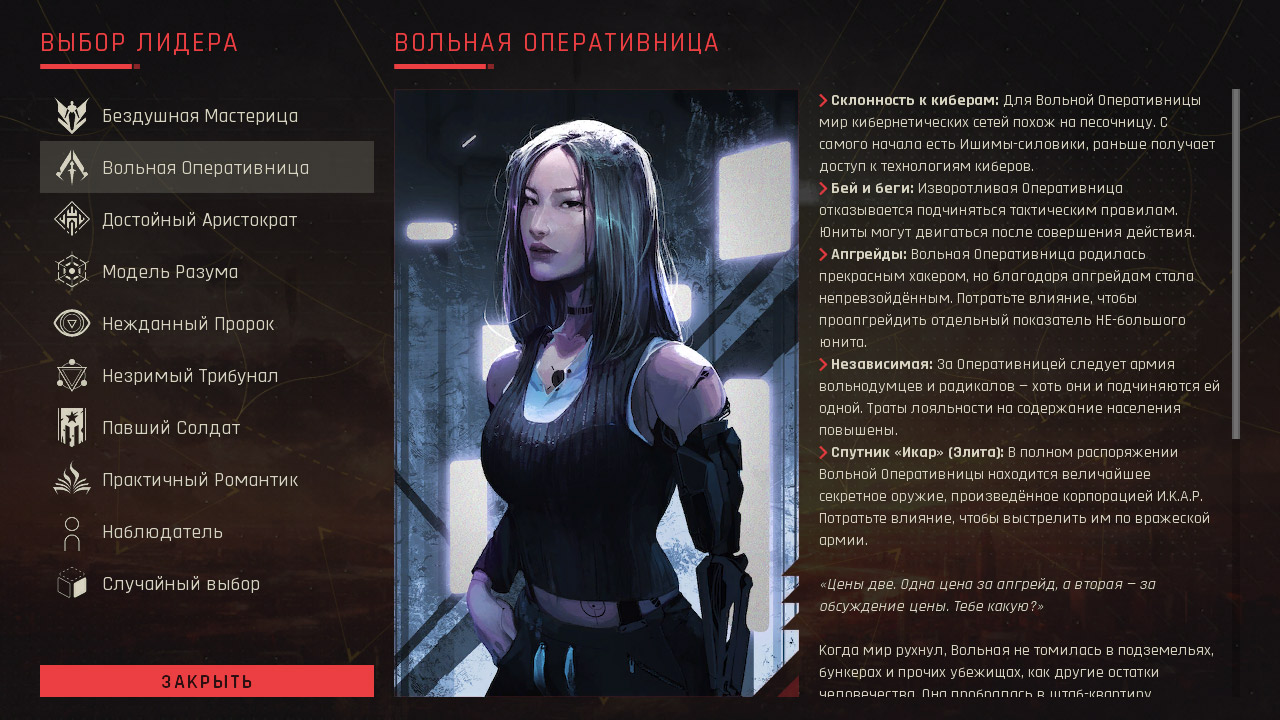Select the Наблюдатель headphones icon

click(70, 531)
